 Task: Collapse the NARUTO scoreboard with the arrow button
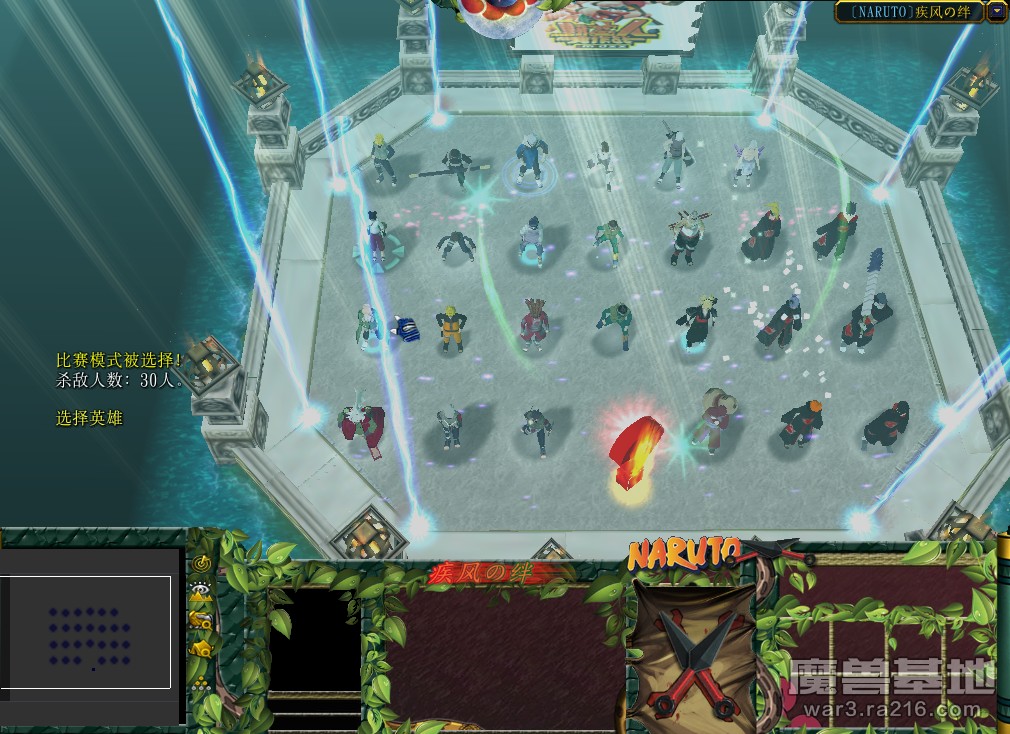pyautogui.click(x=996, y=12)
